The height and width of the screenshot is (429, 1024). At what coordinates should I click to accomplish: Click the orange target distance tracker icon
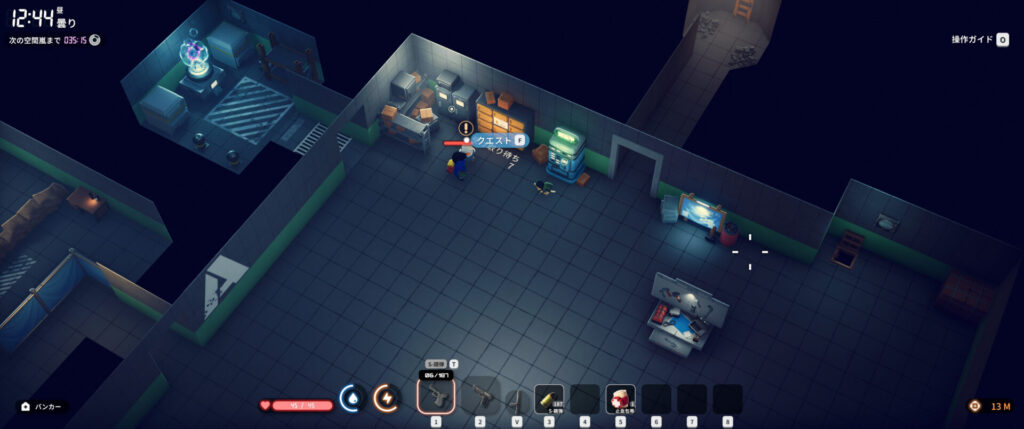tap(974, 406)
